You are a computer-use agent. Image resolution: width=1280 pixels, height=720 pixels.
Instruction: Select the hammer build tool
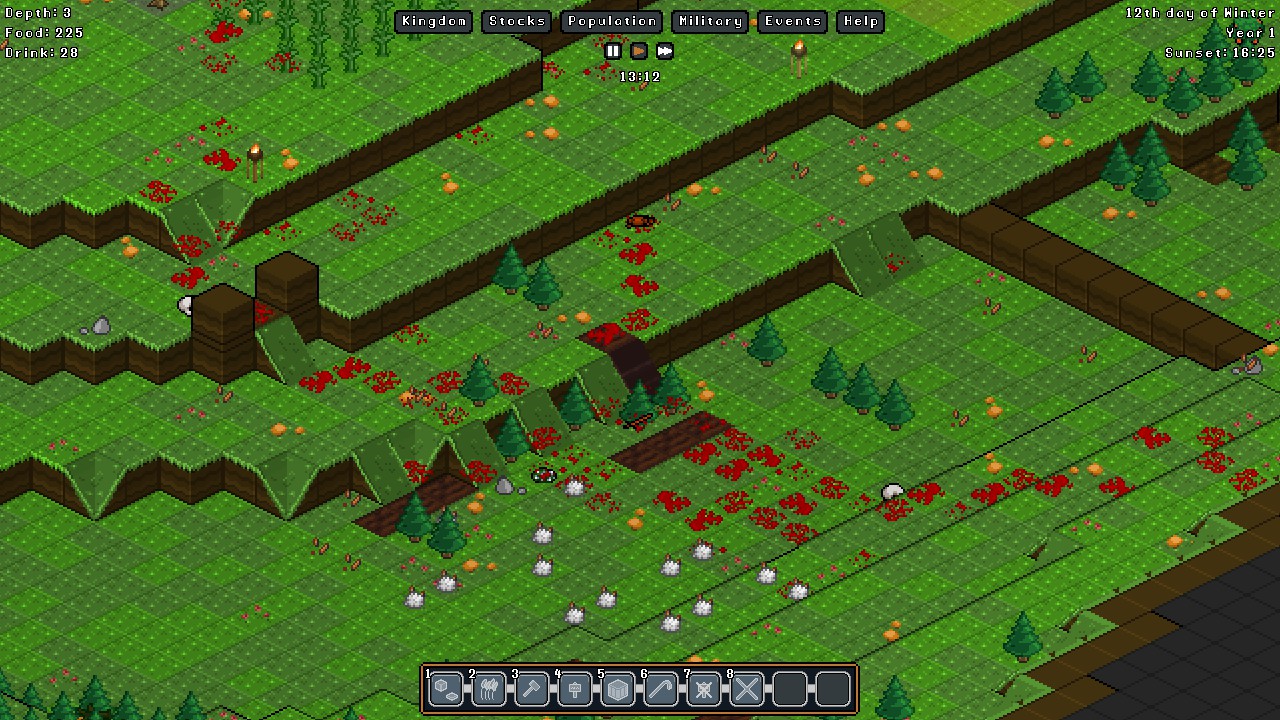[532, 689]
